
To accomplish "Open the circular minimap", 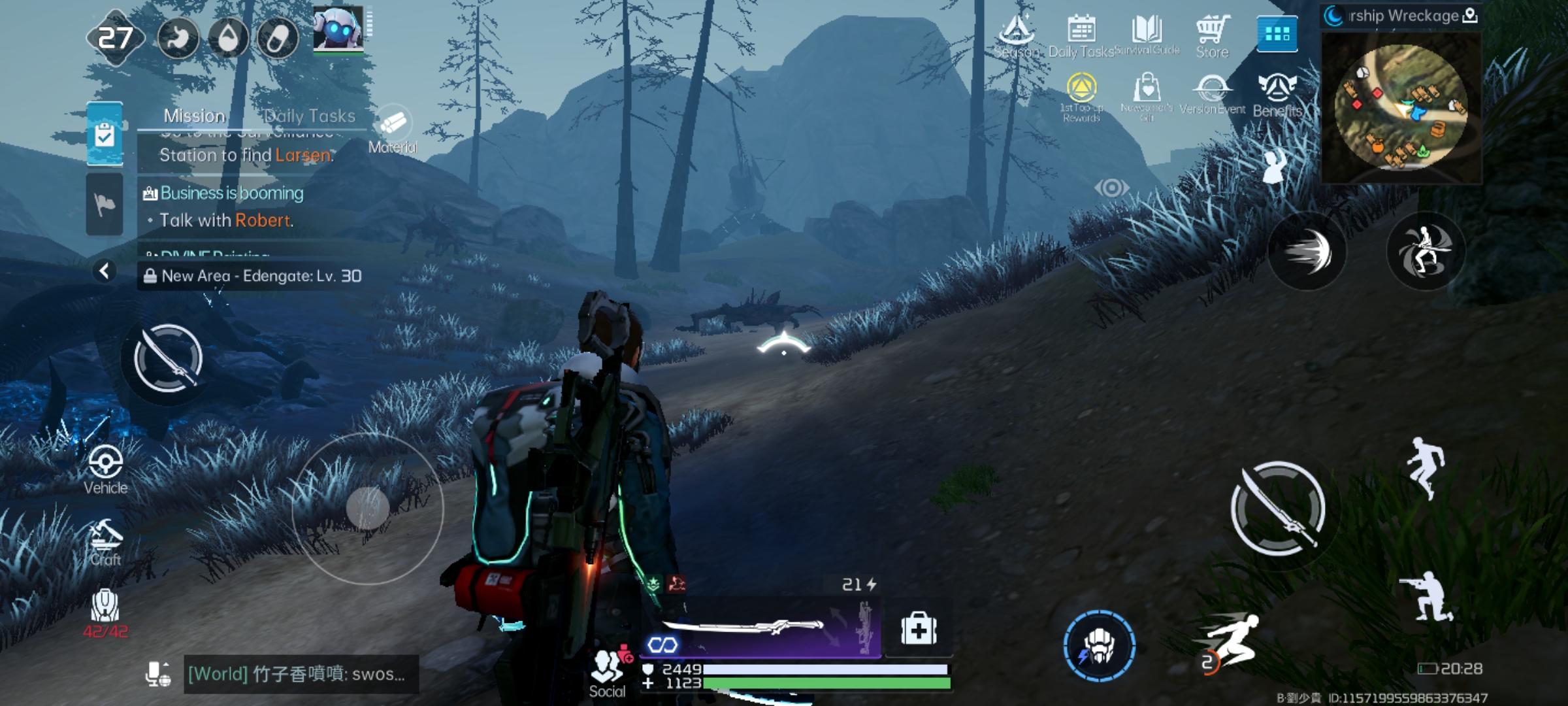I will 1401,107.
